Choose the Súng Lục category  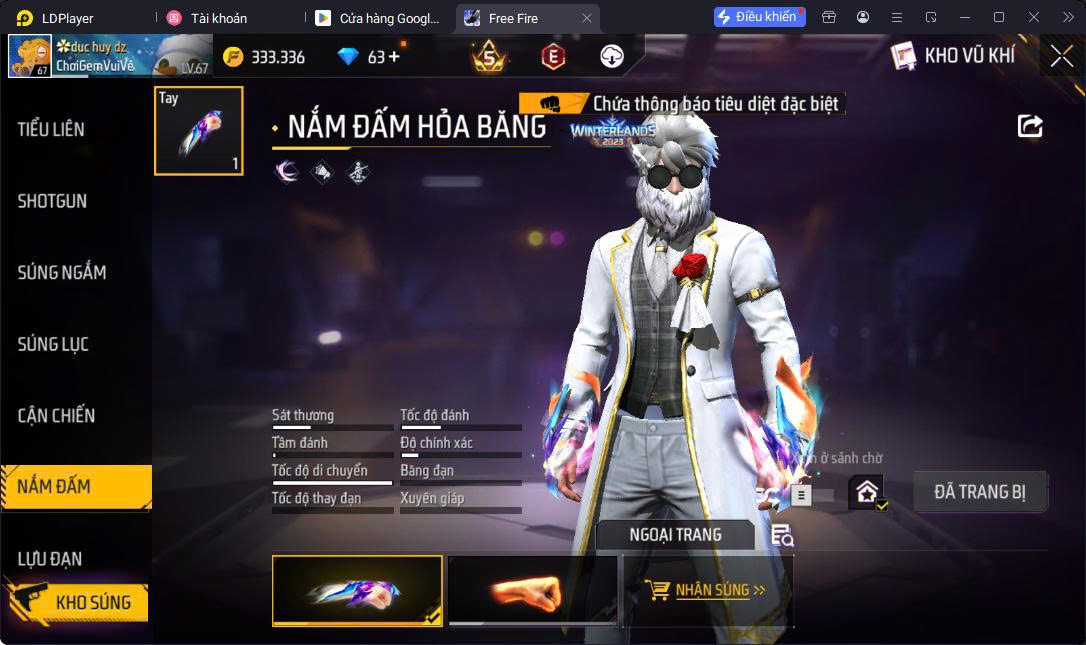pyautogui.click(x=54, y=344)
